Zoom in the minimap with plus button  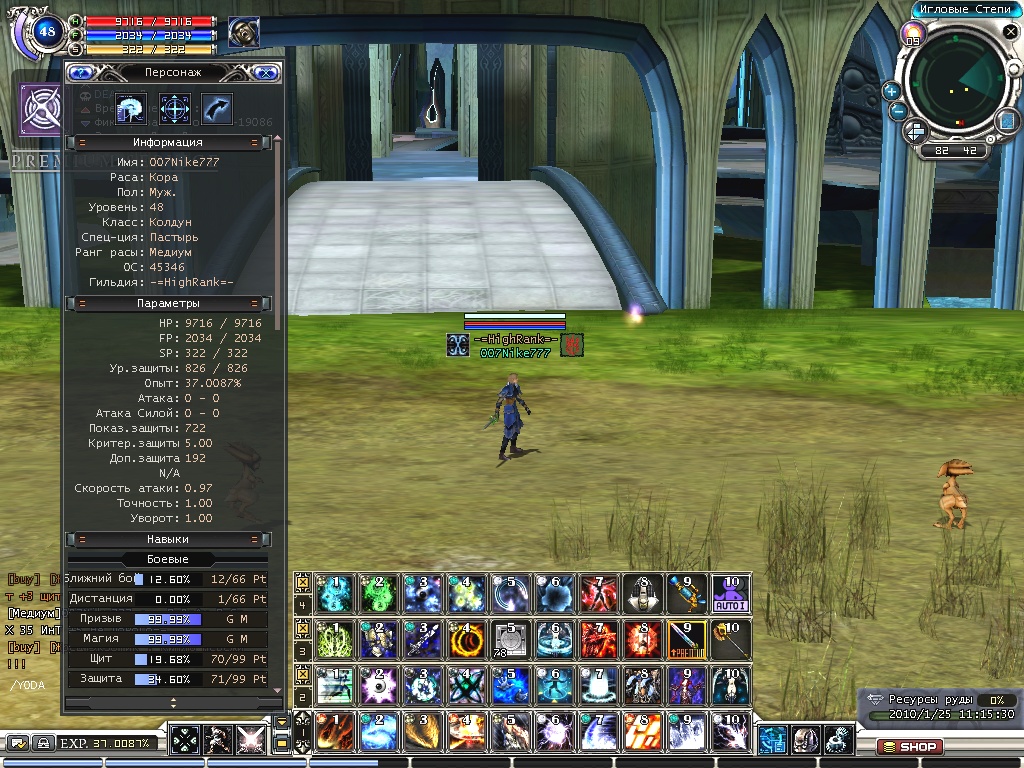coord(891,91)
